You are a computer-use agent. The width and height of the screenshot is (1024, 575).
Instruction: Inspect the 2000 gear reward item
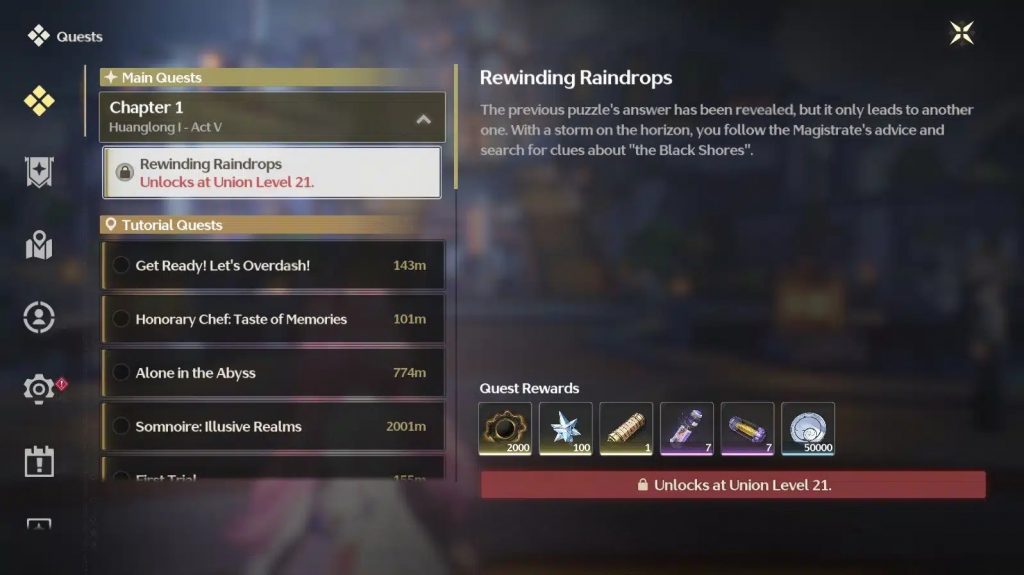505,429
